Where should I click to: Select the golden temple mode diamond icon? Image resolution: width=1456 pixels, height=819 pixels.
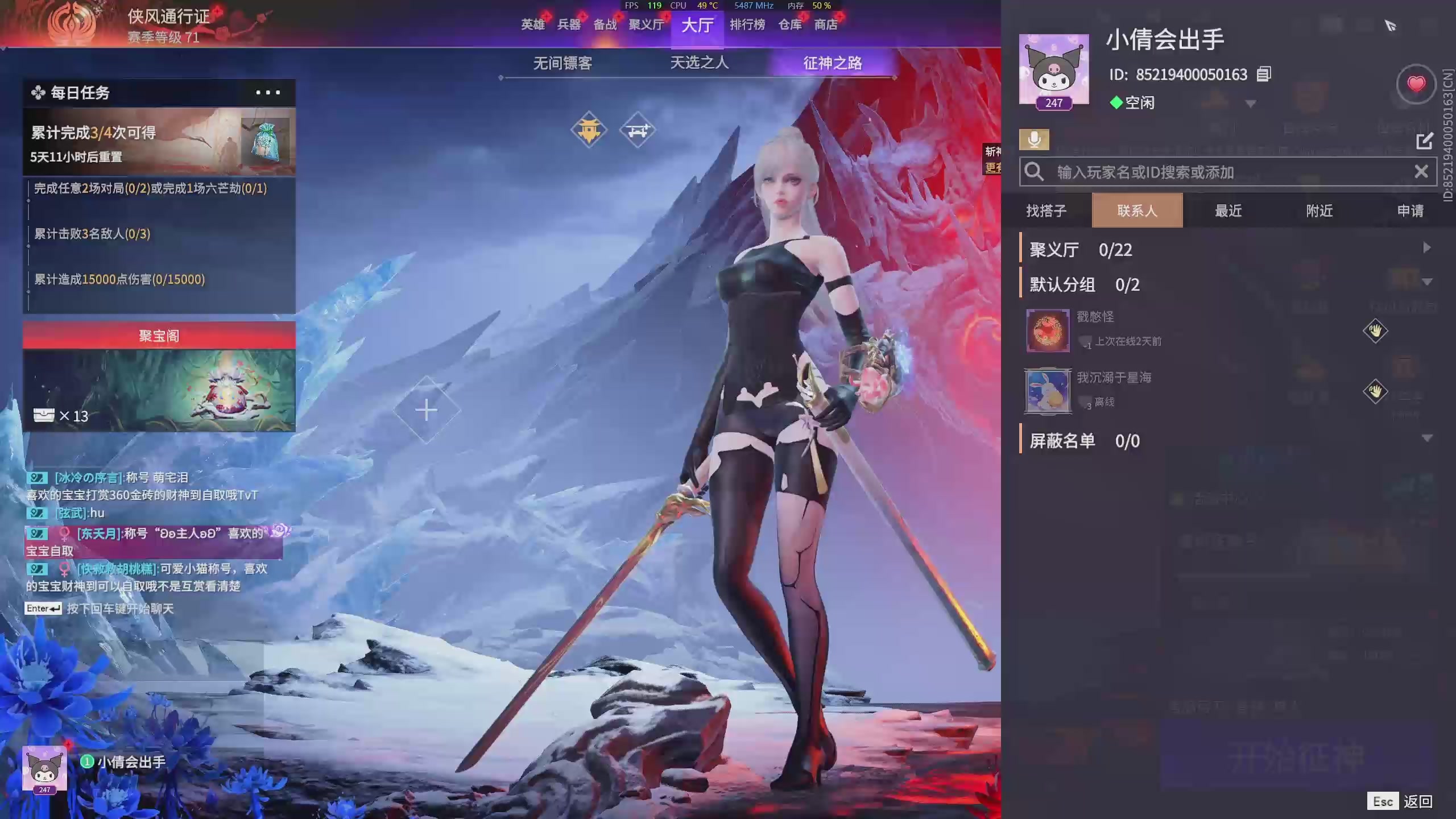(590, 129)
